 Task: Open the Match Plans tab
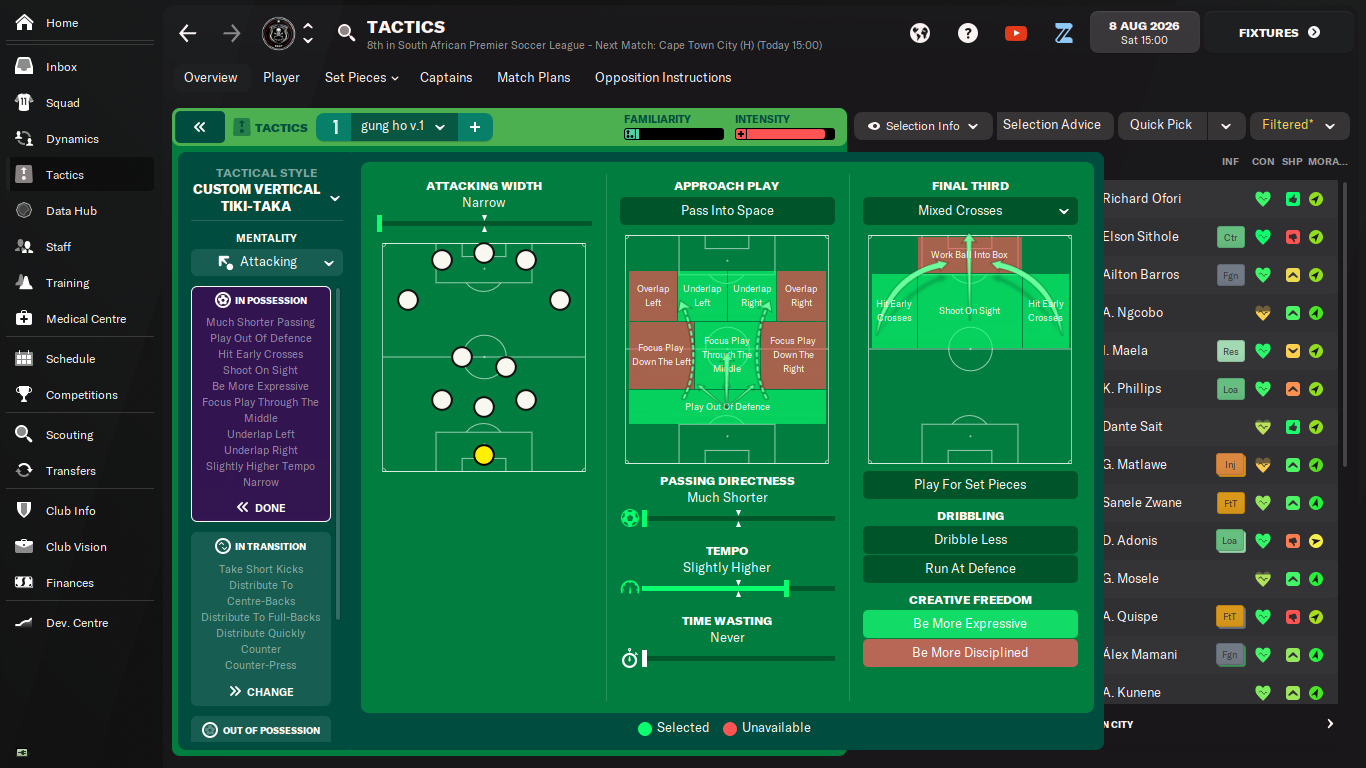pyautogui.click(x=533, y=77)
